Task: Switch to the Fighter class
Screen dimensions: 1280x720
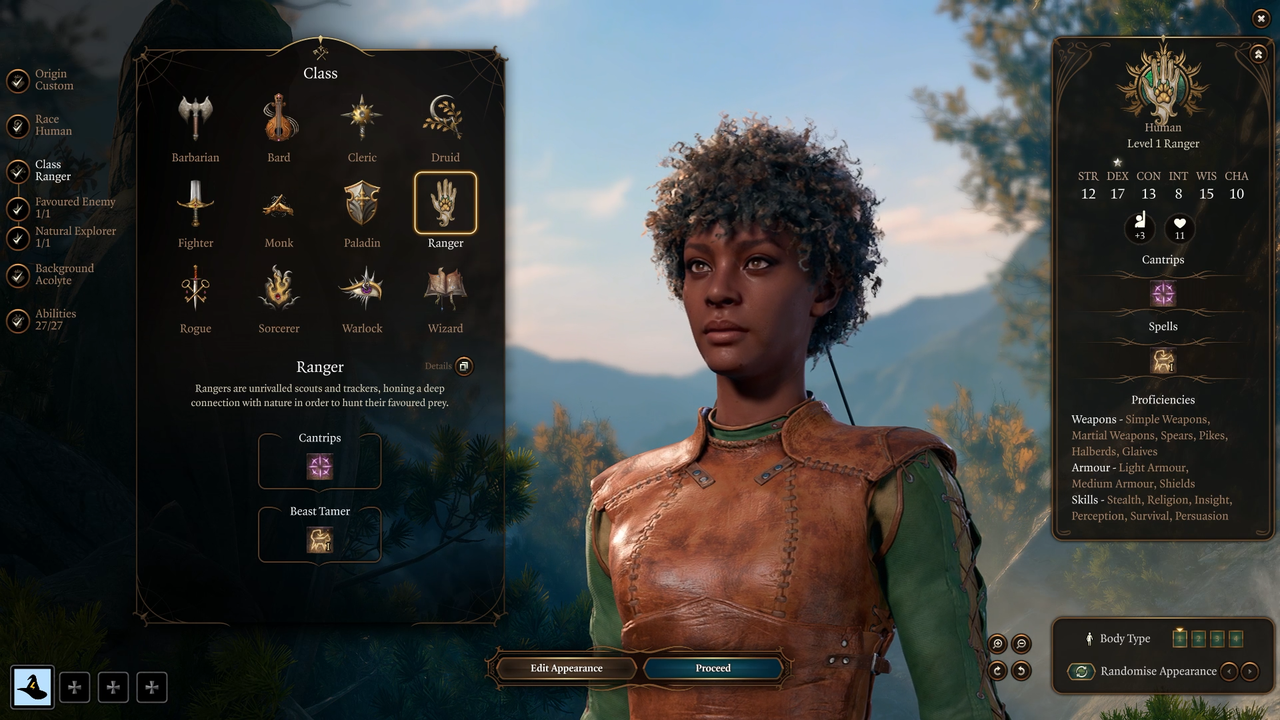Action: tap(195, 202)
